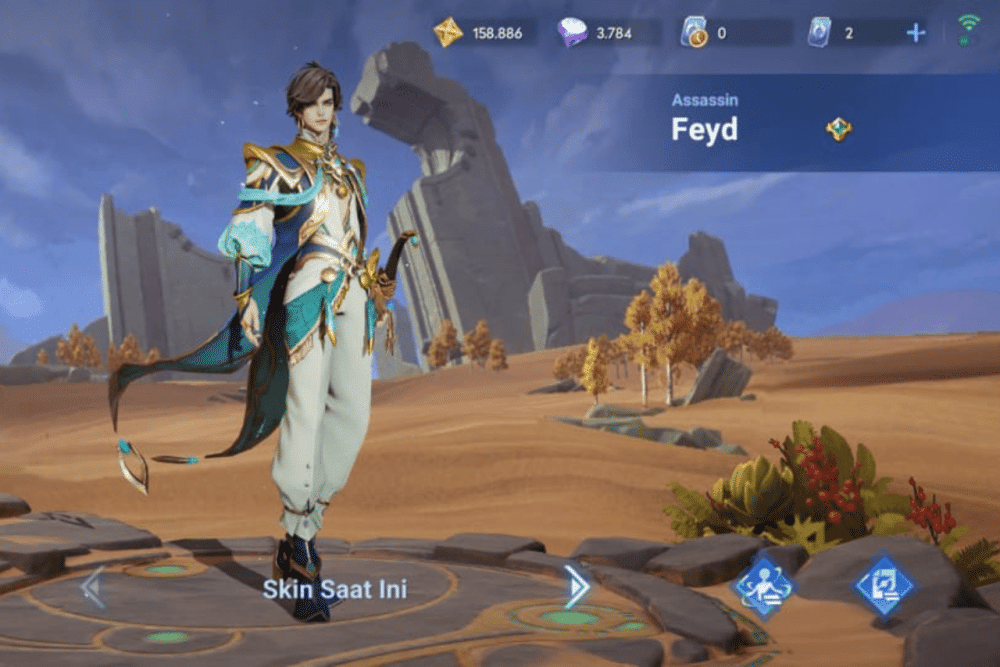The width and height of the screenshot is (1000, 667).
Task: Show the next skin with right arrow
Action: [x=576, y=586]
